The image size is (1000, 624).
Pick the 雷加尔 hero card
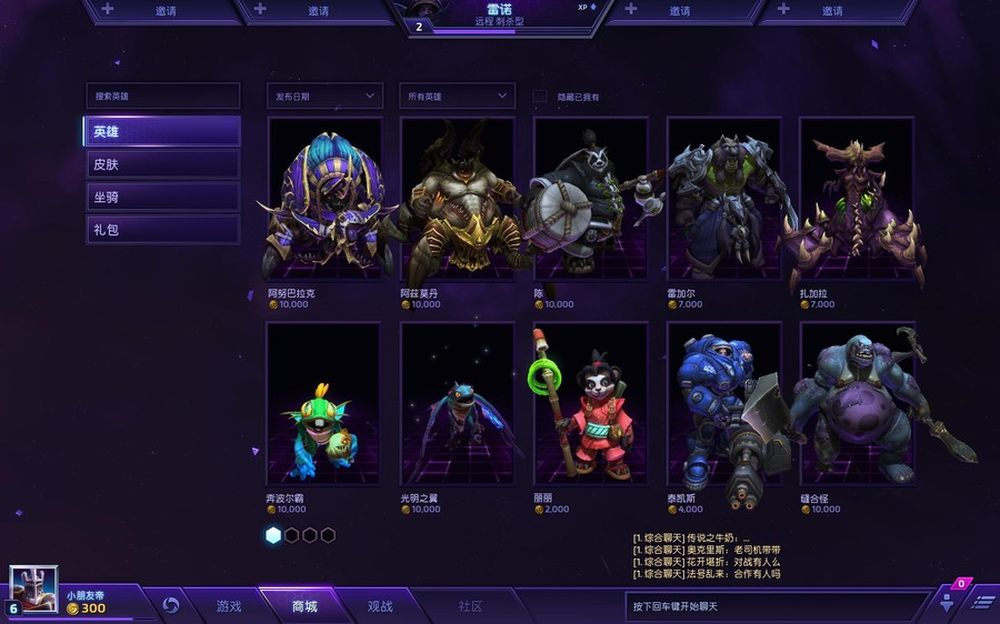[x=724, y=198]
